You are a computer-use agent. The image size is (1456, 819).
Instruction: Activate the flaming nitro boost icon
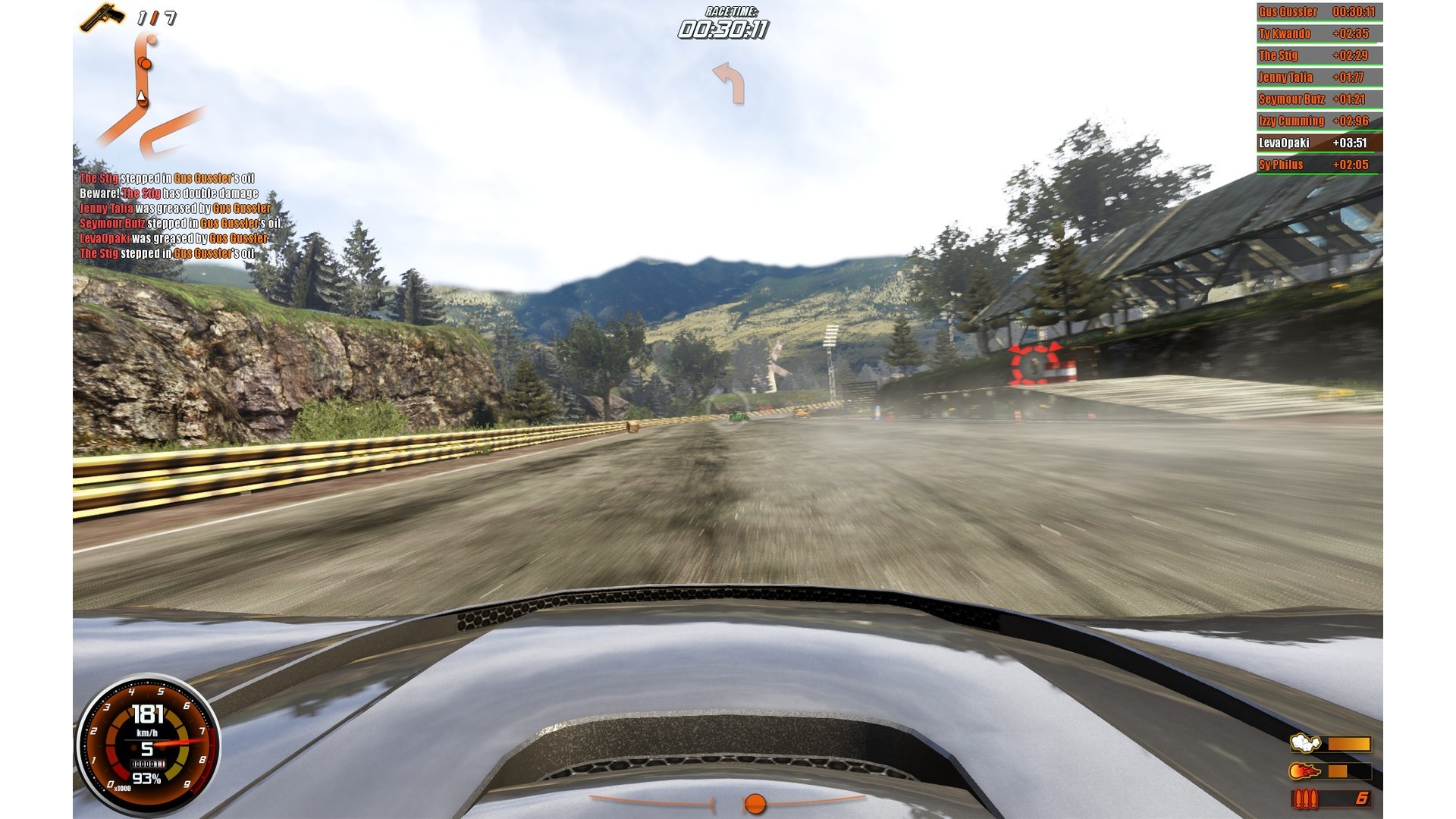point(1305,771)
